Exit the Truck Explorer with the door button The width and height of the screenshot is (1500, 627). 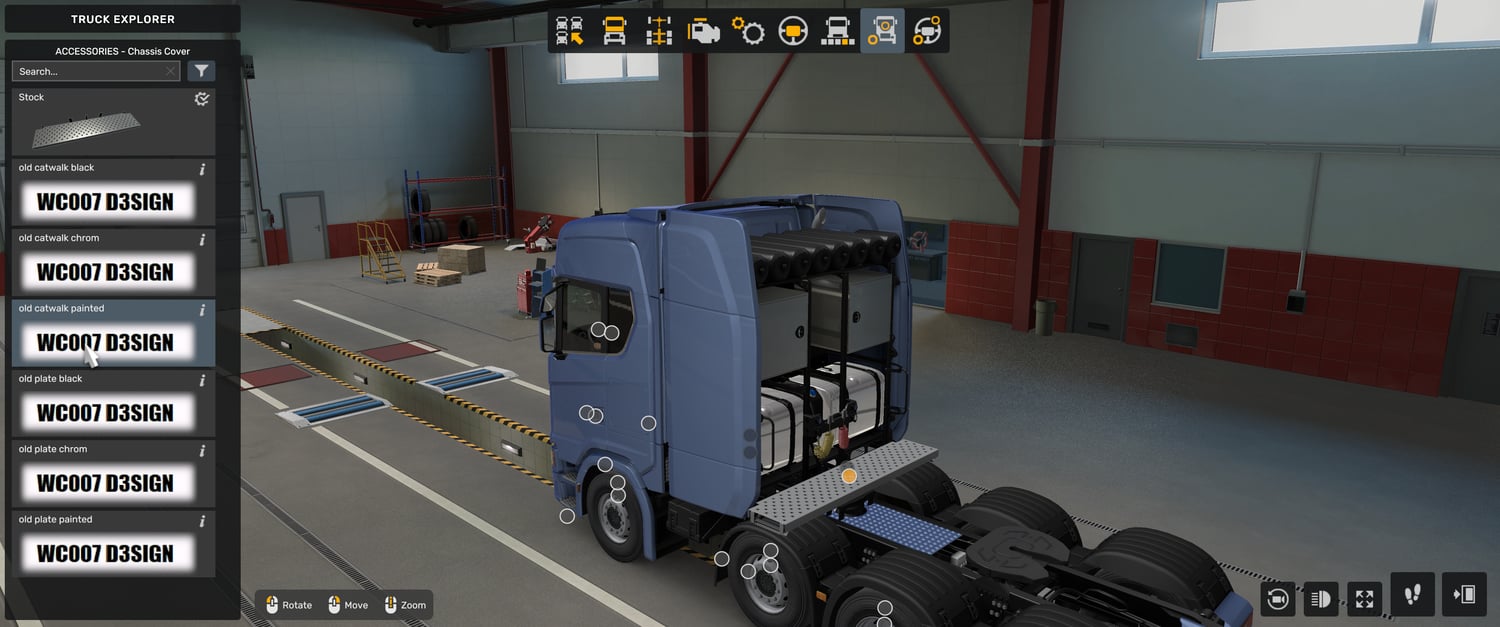(1464, 595)
